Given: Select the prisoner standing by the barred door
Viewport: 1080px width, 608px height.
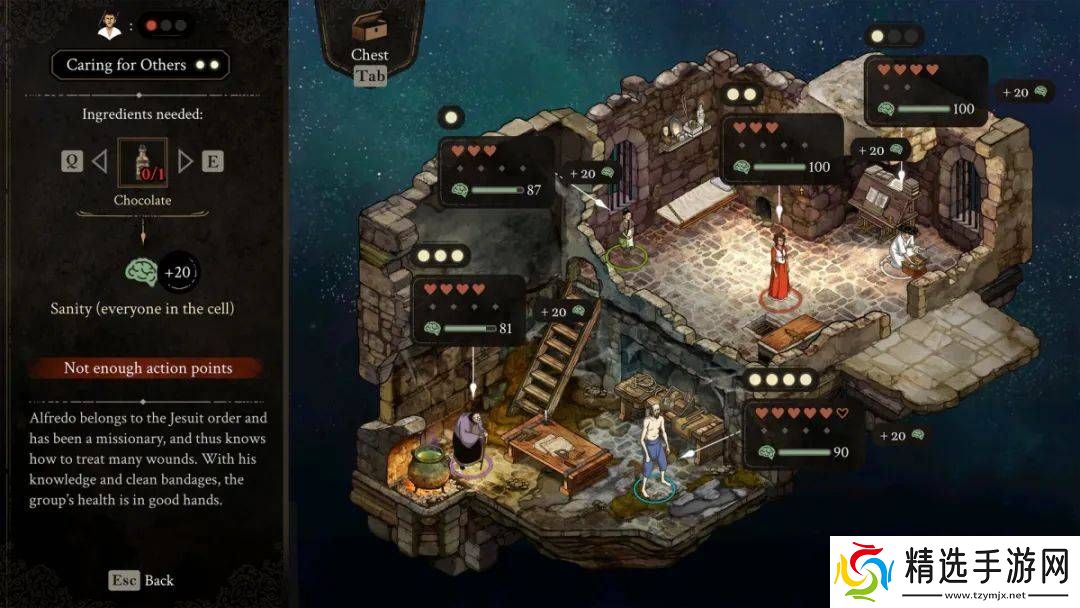Looking at the screenshot, I should click(627, 235).
